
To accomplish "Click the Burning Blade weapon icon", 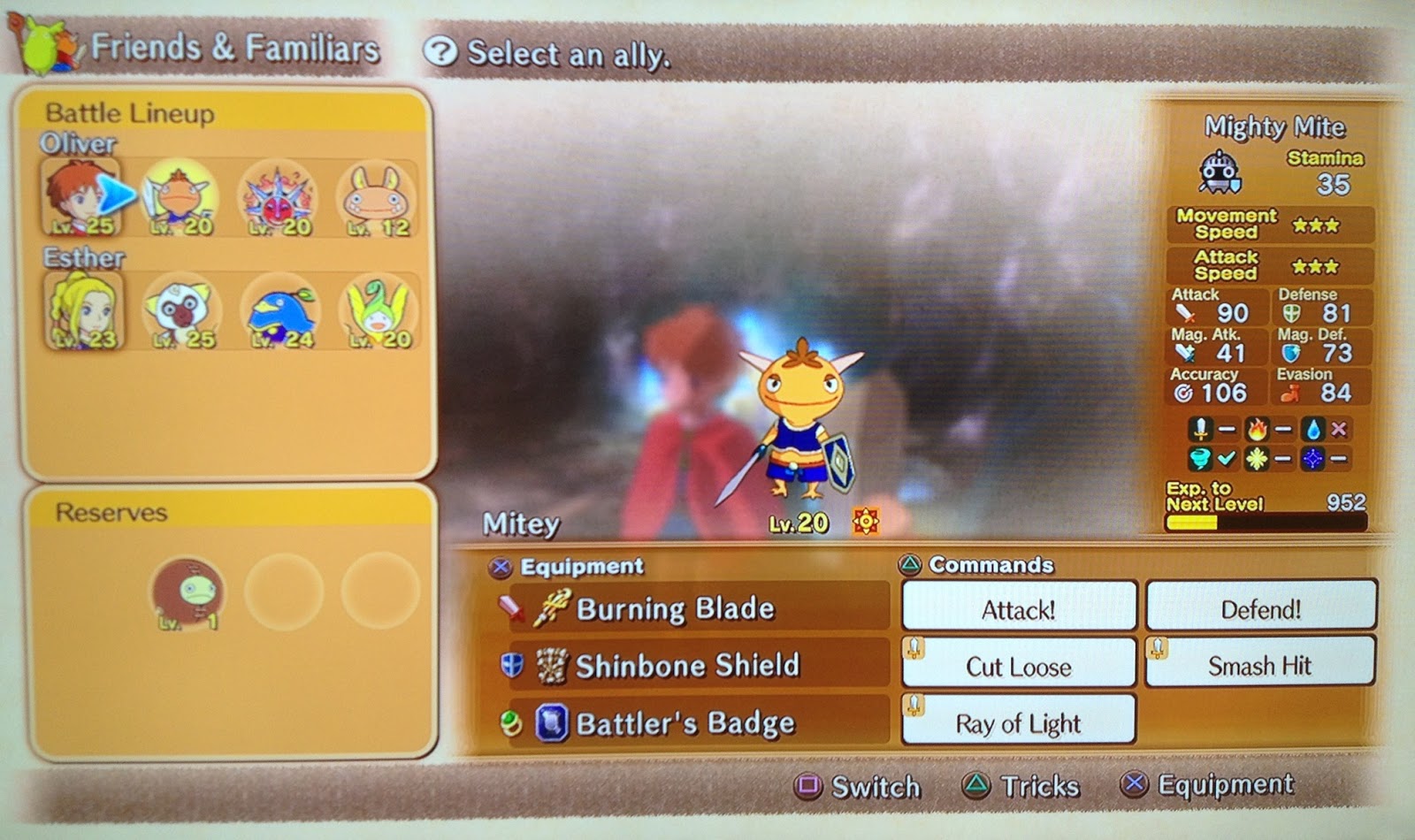I will click(x=548, y=607).
